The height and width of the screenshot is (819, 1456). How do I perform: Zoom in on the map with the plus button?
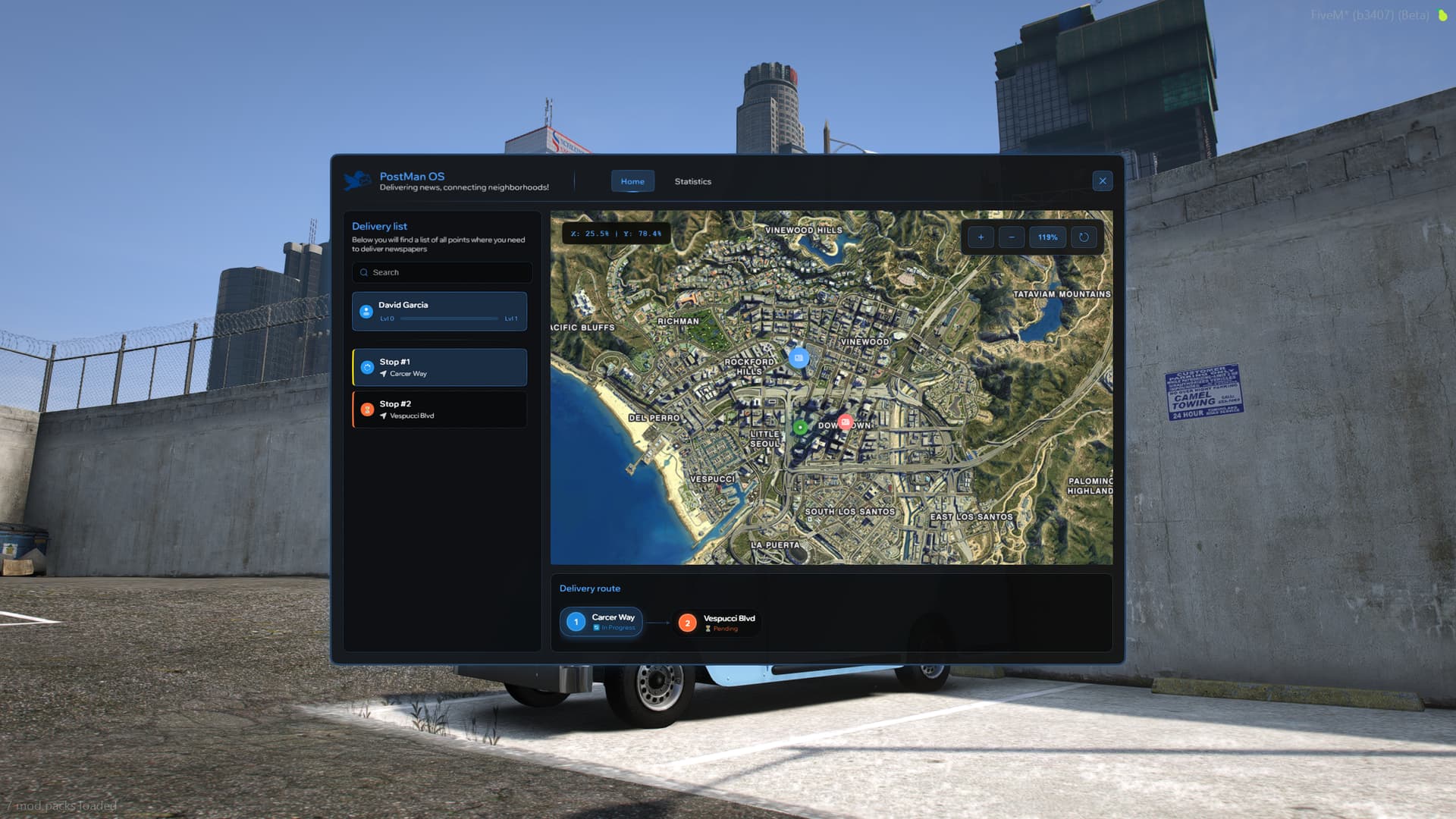[981, 237]
